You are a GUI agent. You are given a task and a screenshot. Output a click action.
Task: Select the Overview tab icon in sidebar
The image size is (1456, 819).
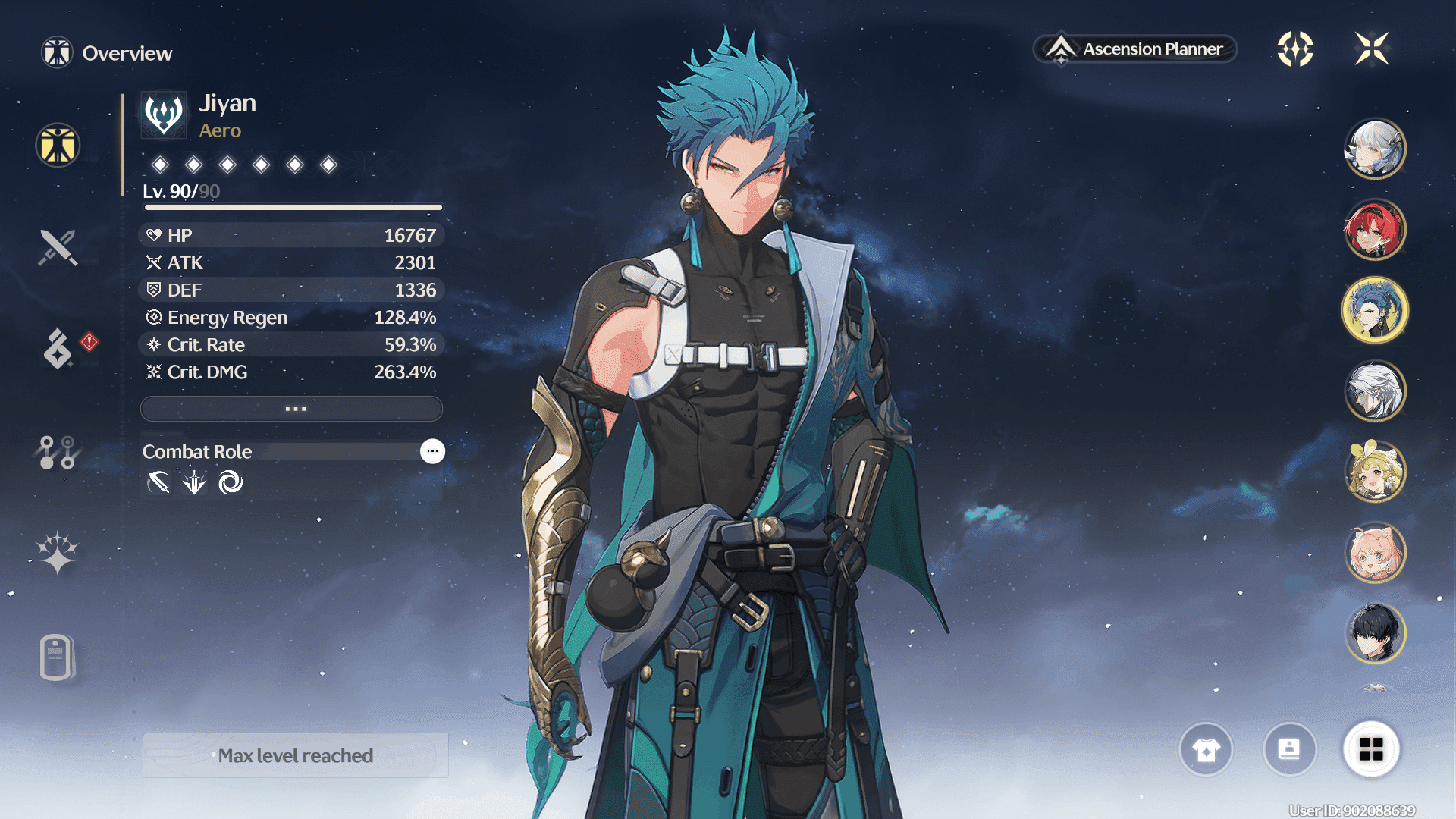point(58,145)
